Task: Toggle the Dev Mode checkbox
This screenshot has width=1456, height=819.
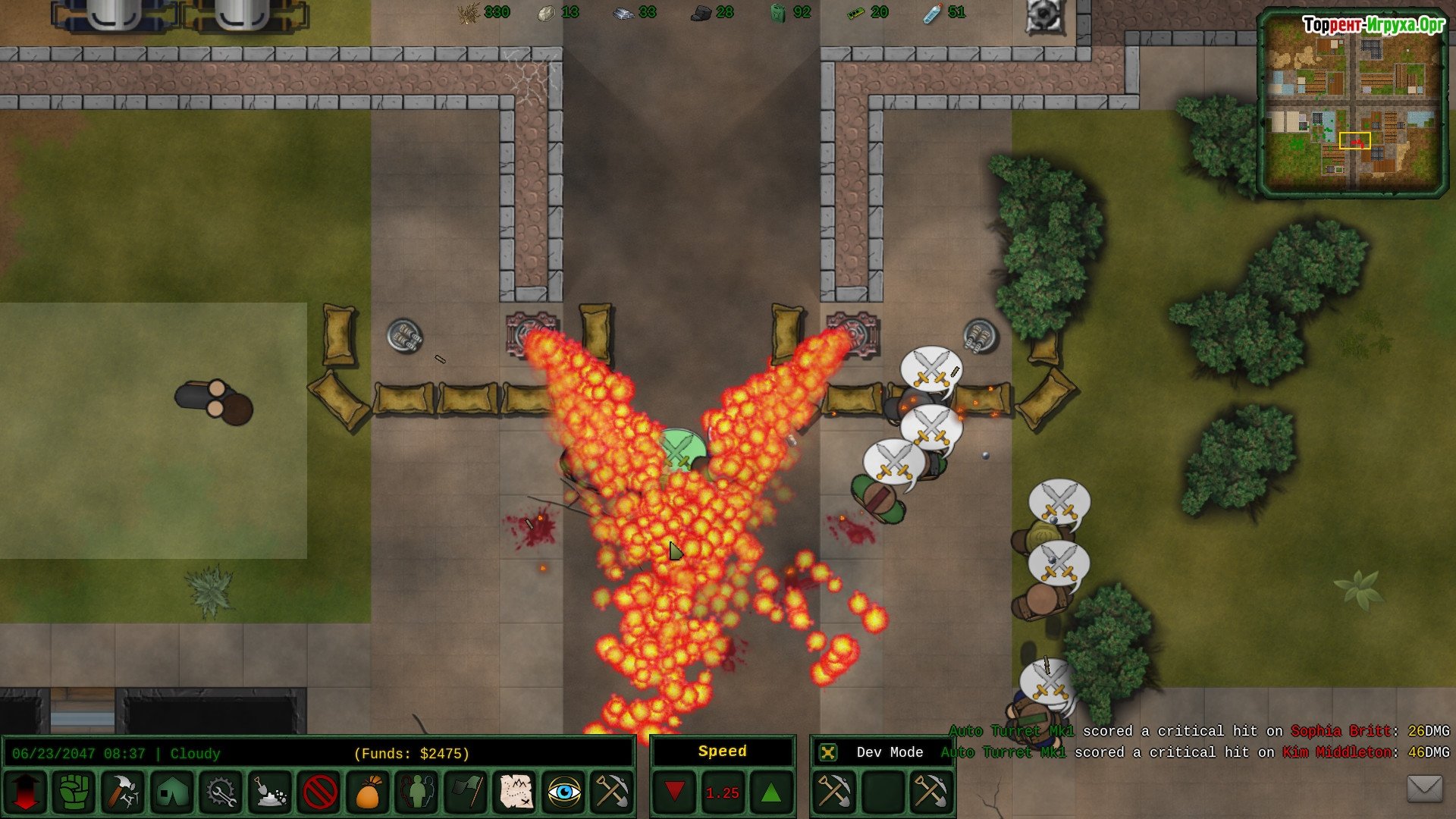Action: coord(828,752)
